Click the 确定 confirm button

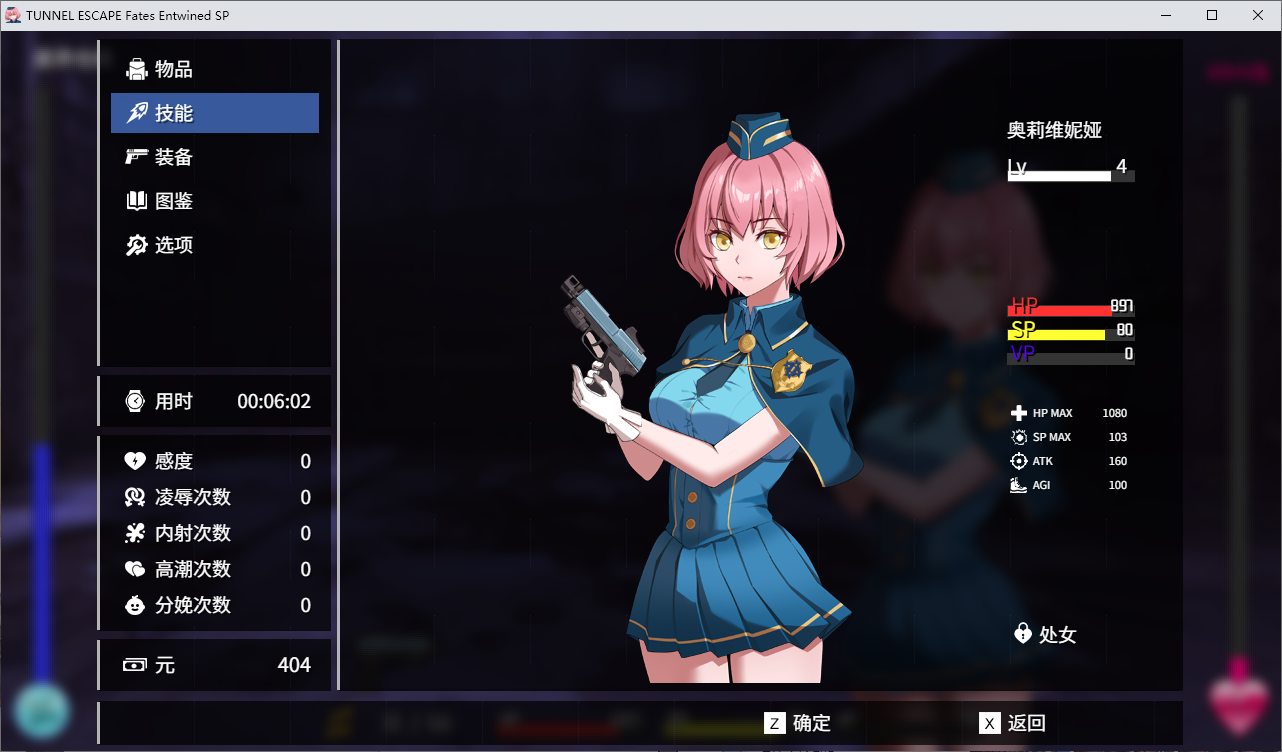(798, 723)
